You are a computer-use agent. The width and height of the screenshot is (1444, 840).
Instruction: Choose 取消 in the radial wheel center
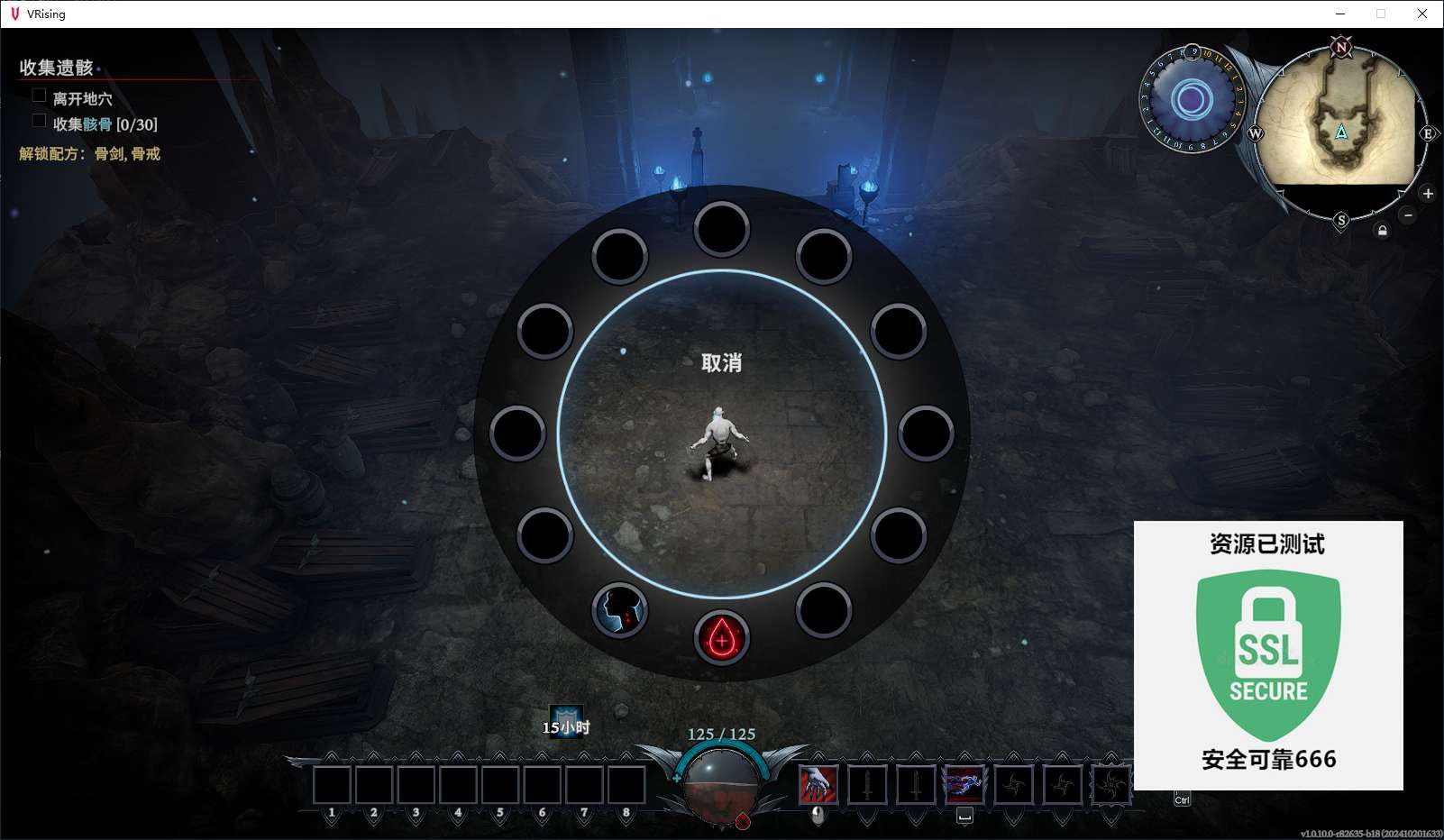721,363
